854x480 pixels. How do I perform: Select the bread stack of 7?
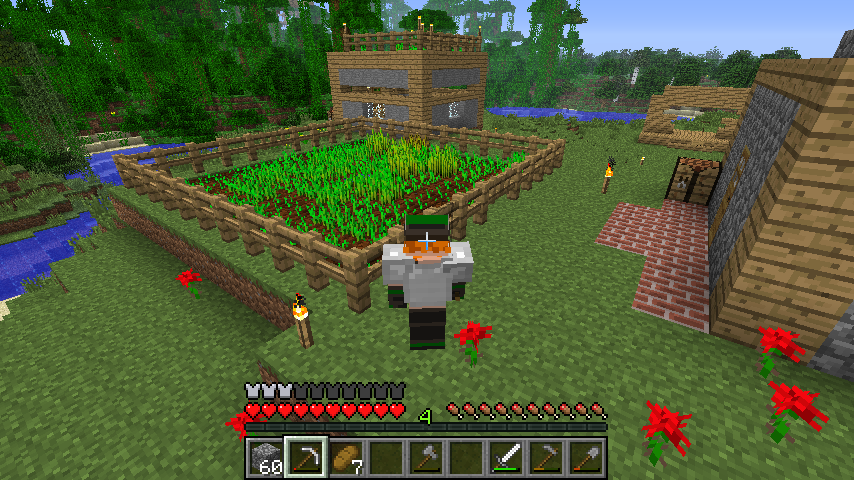(x=345, y=458)
